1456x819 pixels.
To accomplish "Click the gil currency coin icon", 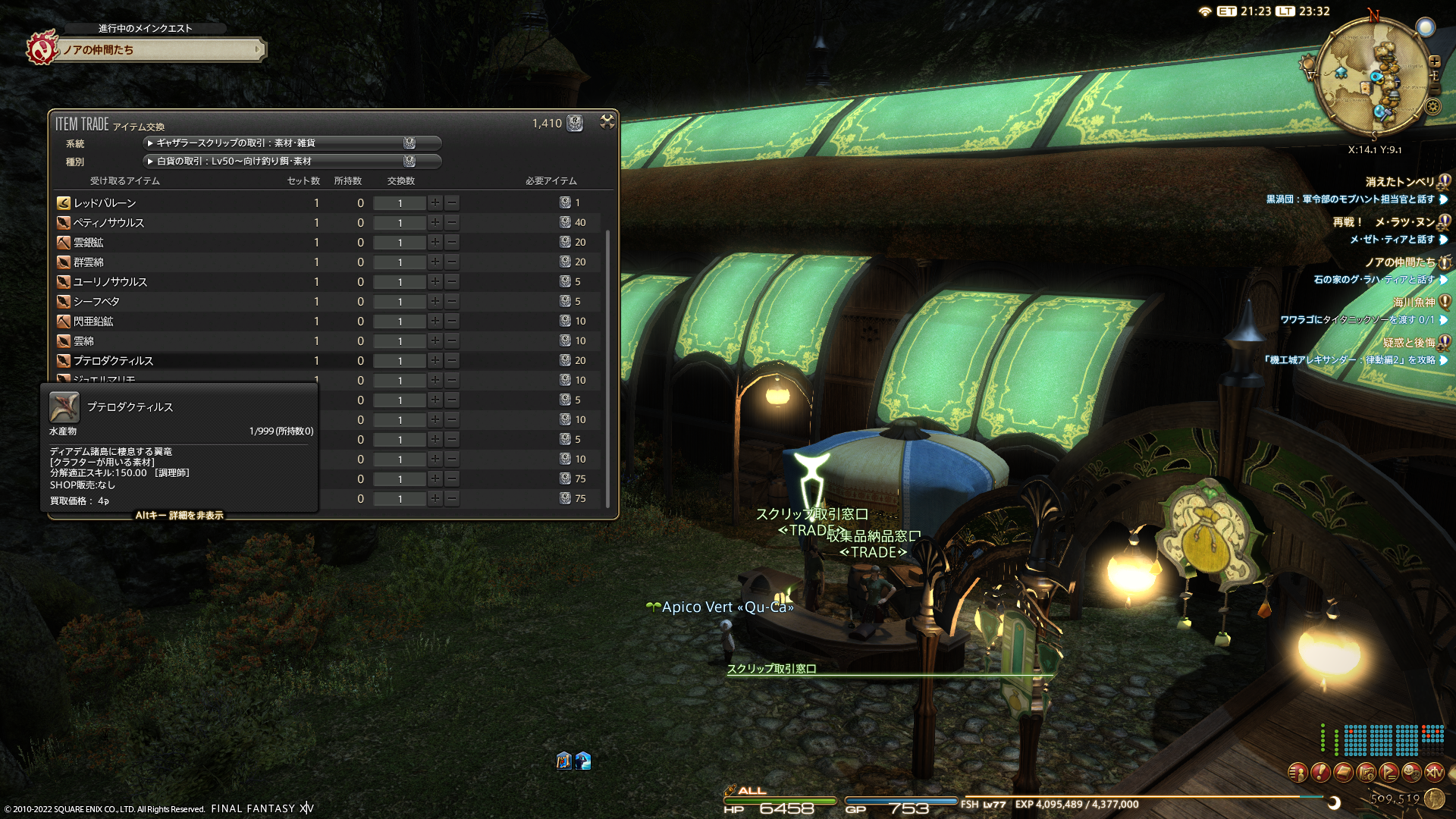I will 1434,799.
